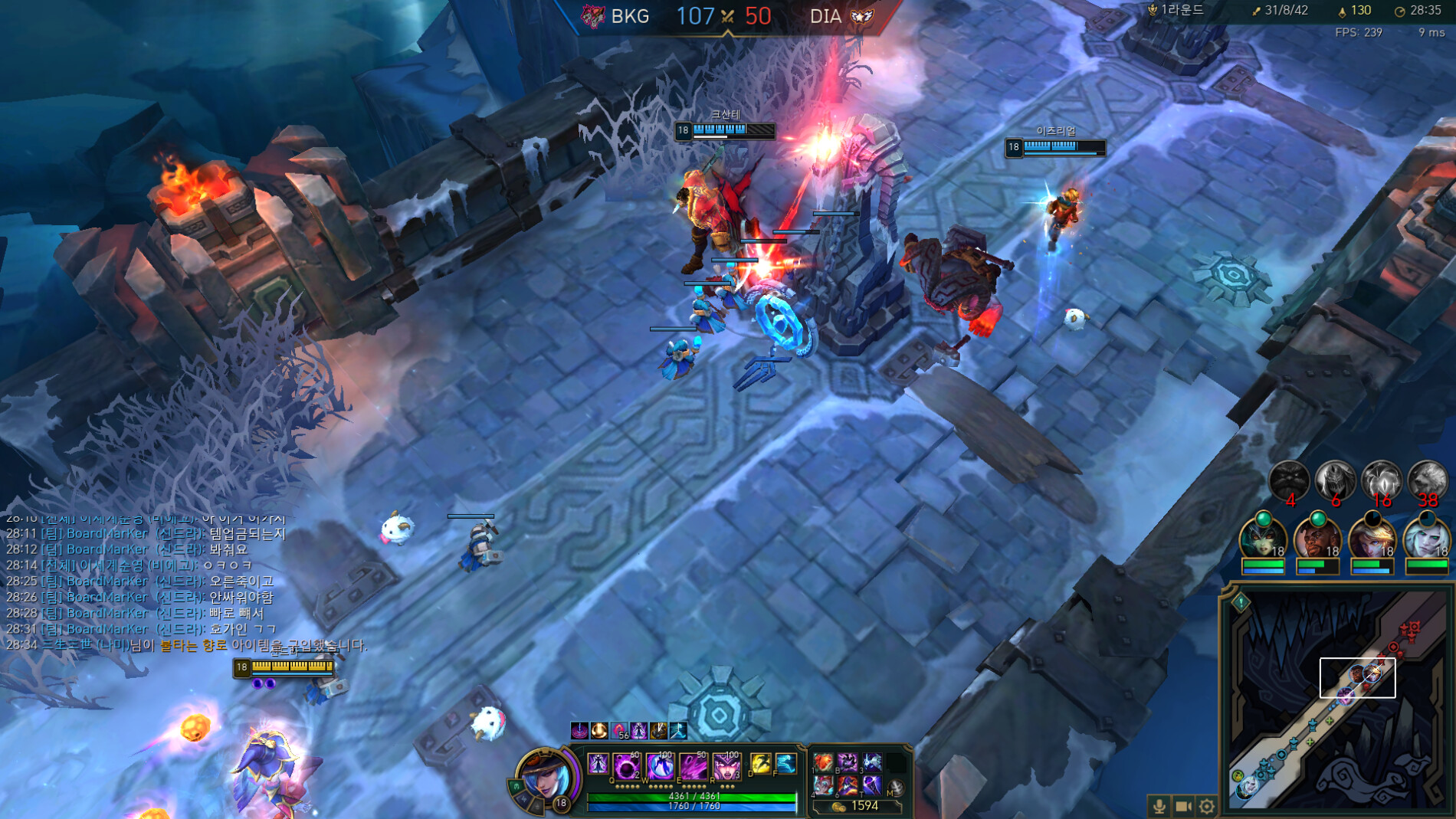Activate the blue summoner spell on F
Image resolution: width=1456 pixels, height=819 pixels.
pyautogui.click(x=785, y=763)
